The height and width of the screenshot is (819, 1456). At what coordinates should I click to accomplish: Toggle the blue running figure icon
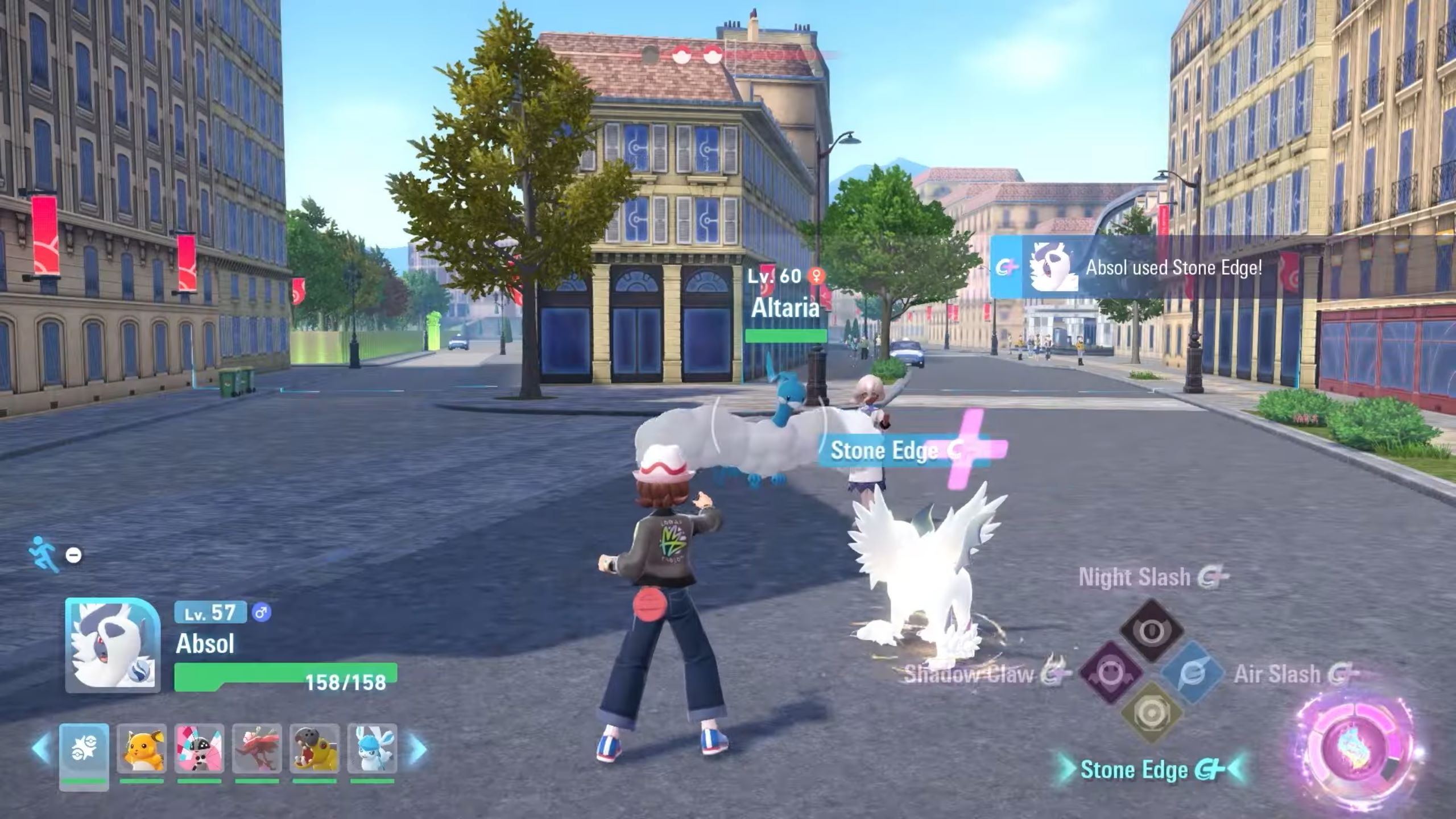(x=45, y=553)
